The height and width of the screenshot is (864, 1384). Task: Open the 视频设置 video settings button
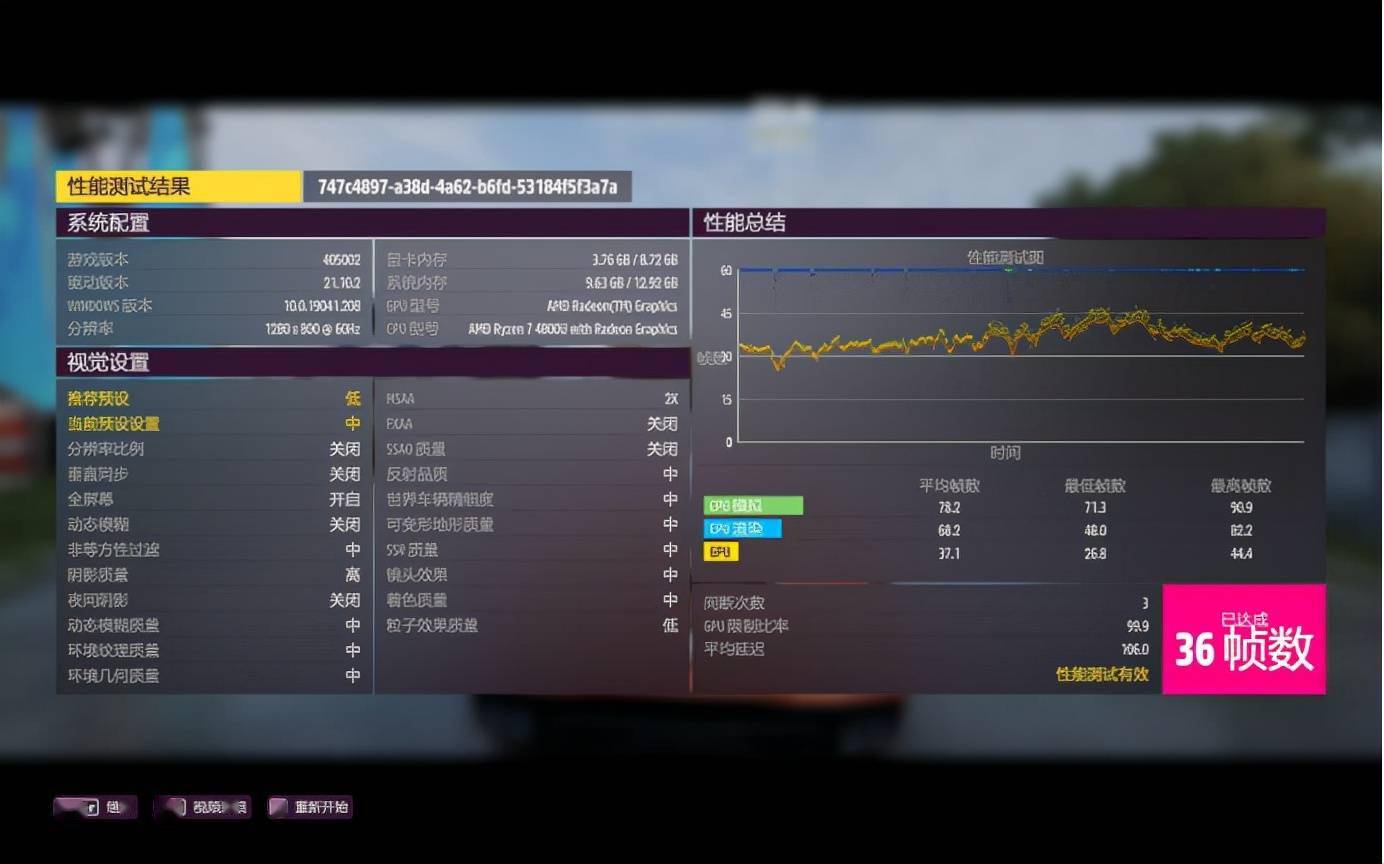(x=203, y=807)
